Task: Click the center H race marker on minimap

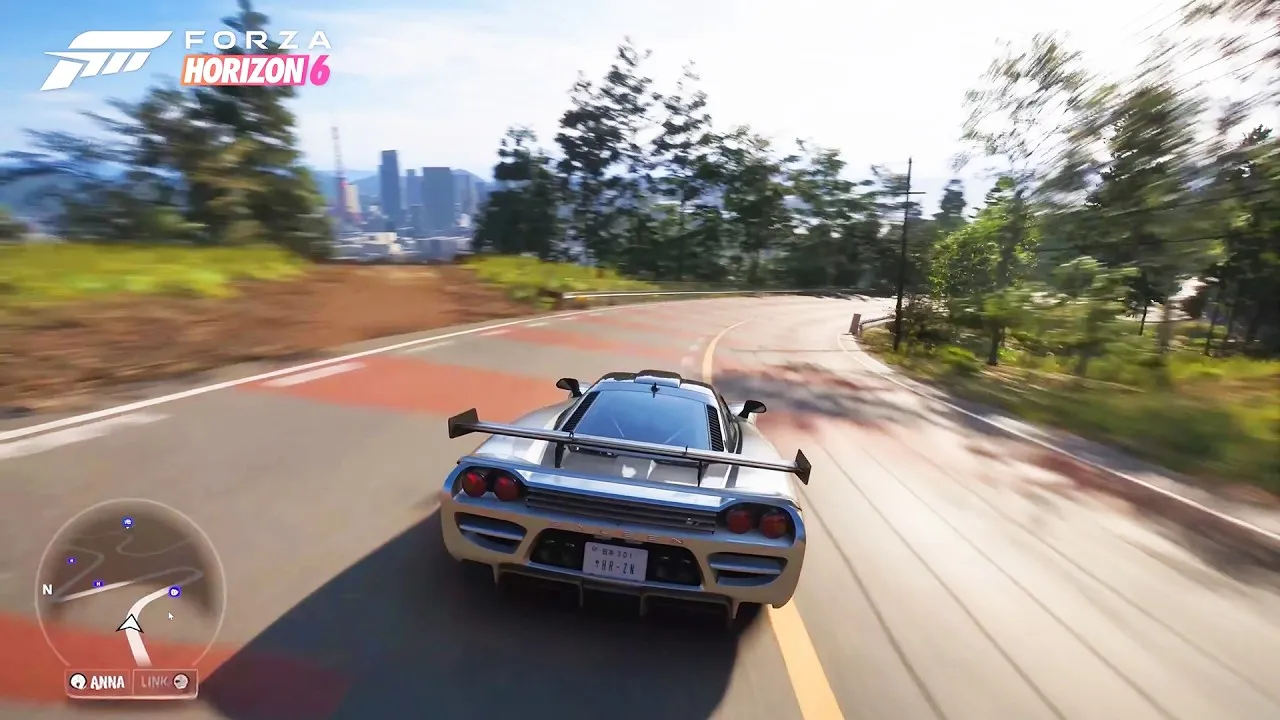Action: (x=97, y=583)
